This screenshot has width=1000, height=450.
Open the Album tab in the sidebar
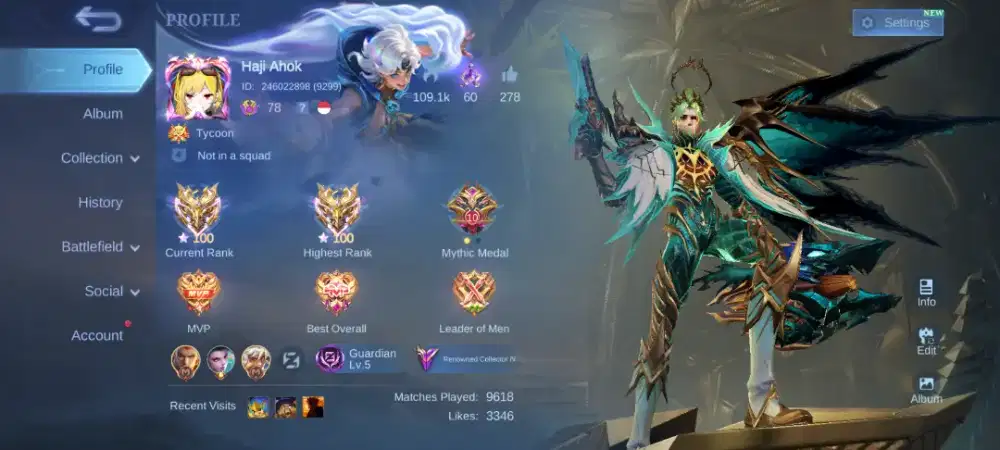tap(102, 114)
